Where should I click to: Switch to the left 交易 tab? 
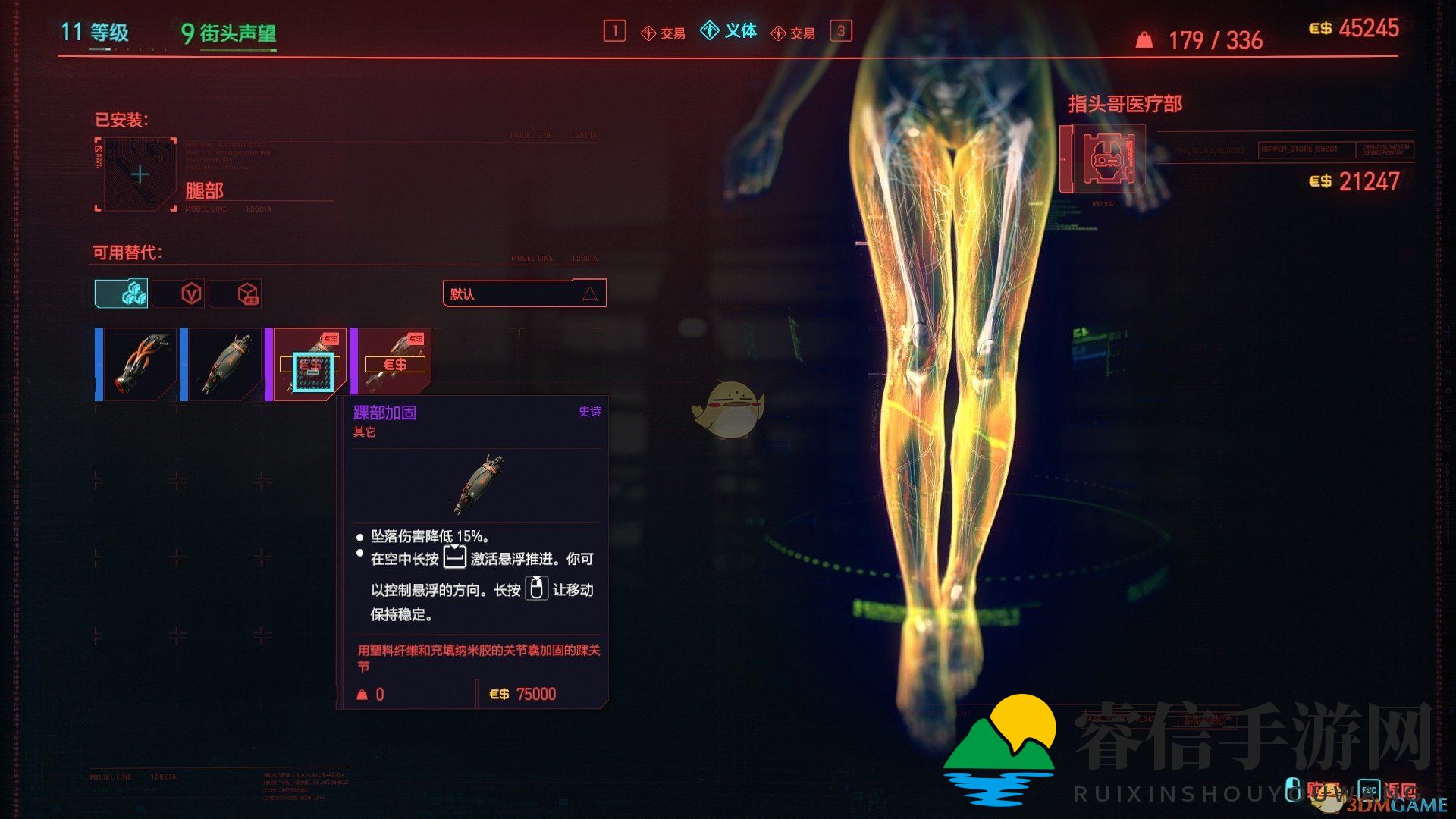tap(672, 33)
